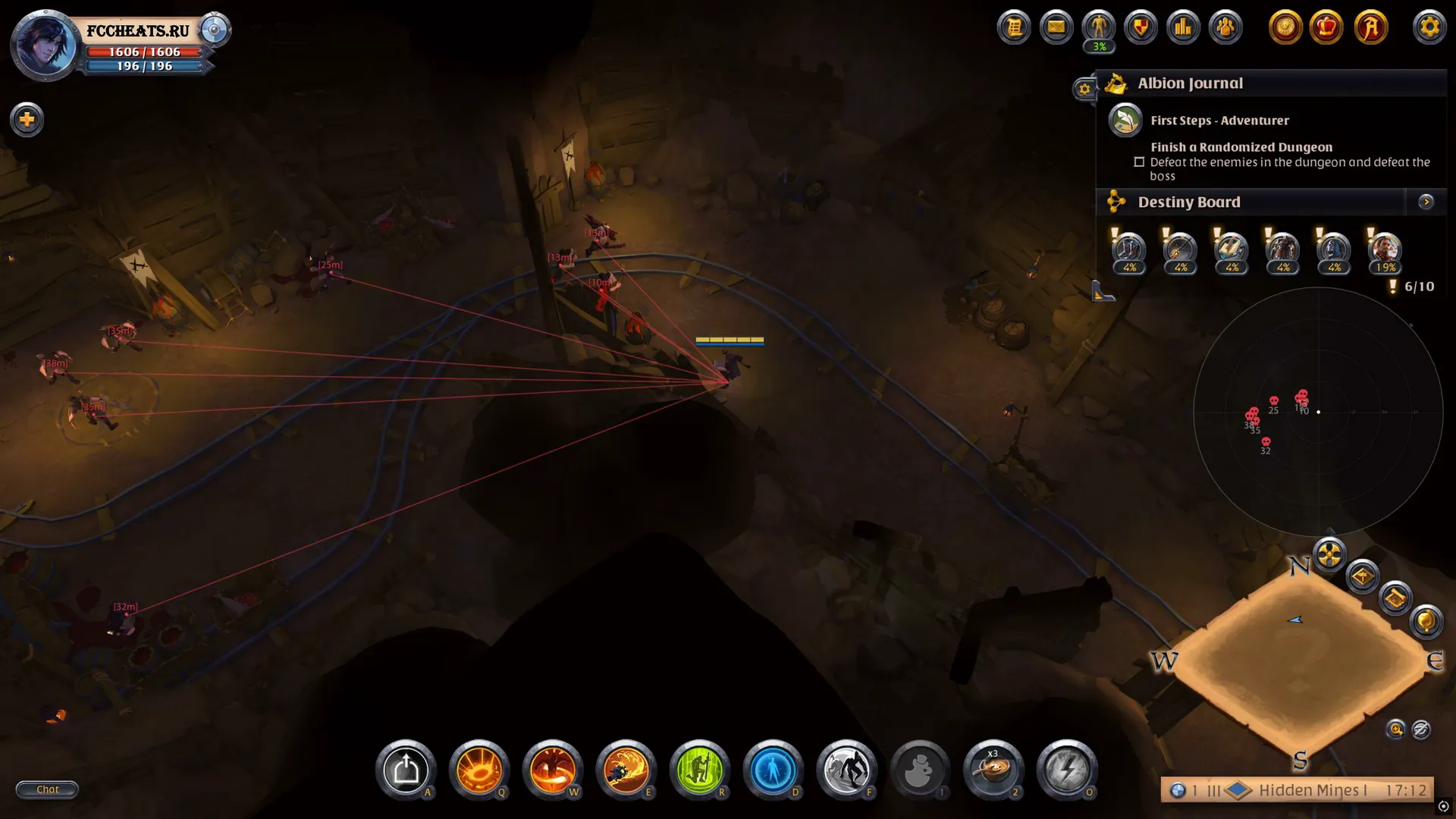Open the gold coin shop icon

click(x=1285, y=28)
